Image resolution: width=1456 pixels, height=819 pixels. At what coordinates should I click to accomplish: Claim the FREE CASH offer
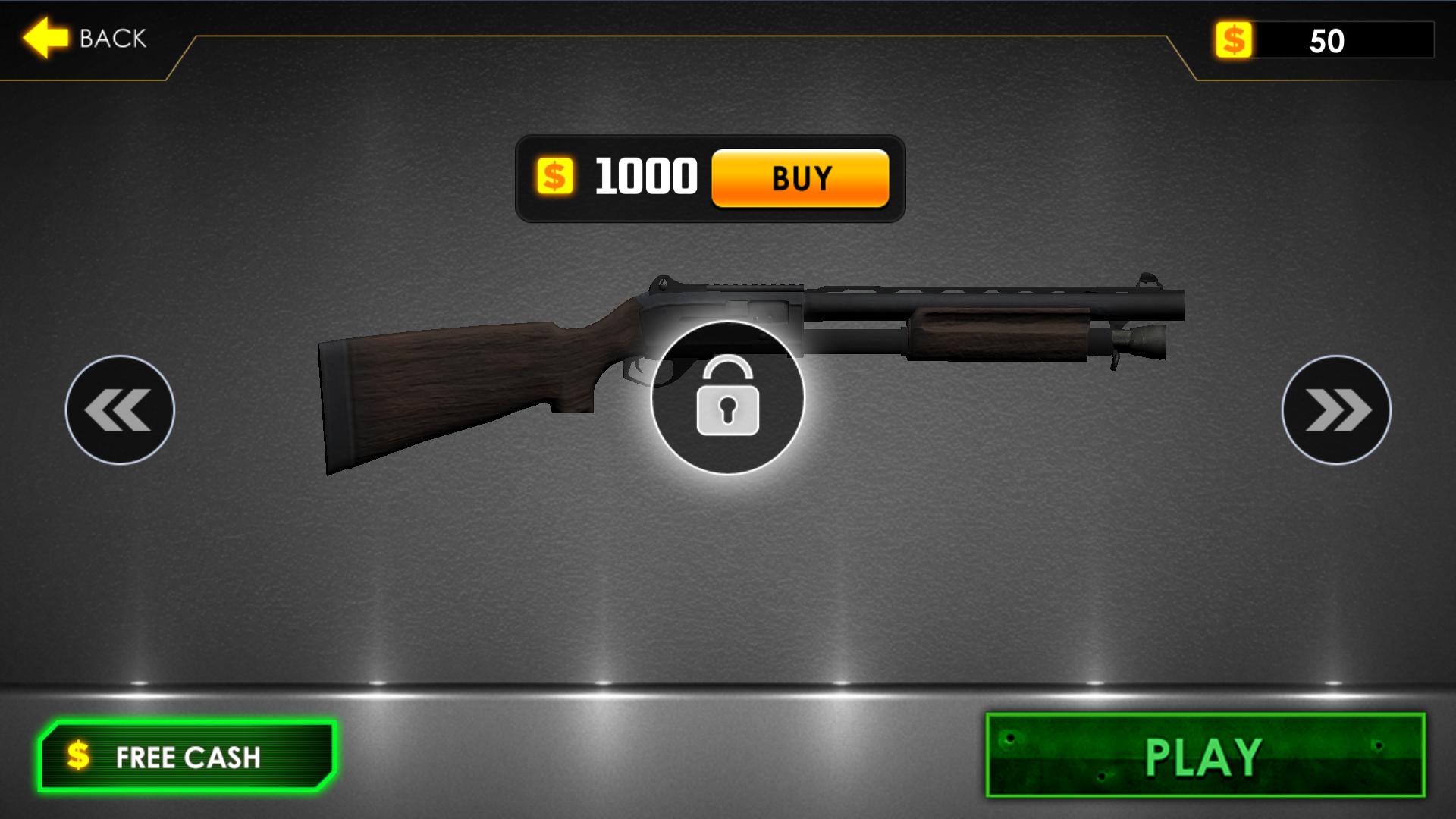[x=187, y=756]
